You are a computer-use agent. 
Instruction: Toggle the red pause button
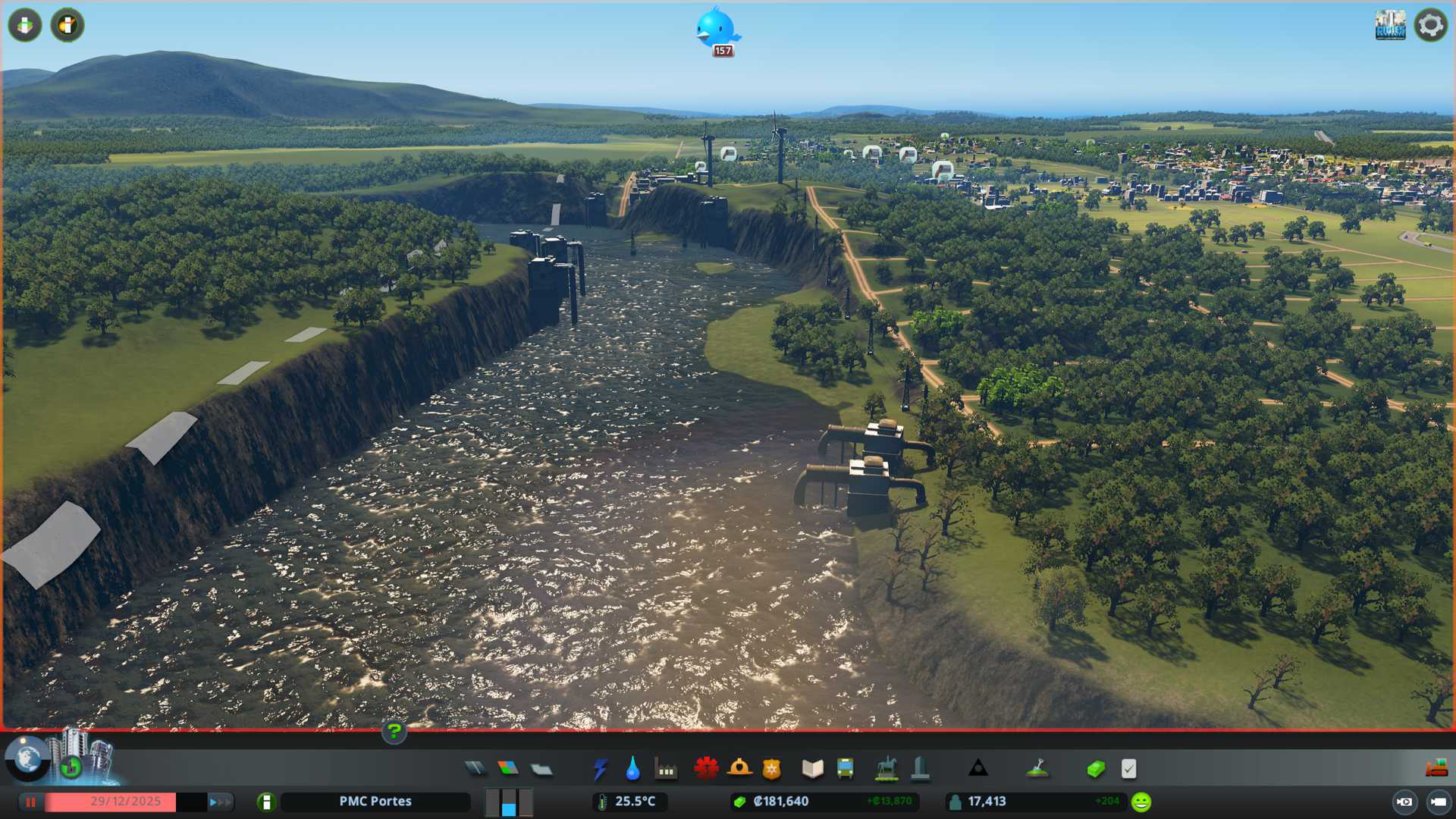point(31,802)
